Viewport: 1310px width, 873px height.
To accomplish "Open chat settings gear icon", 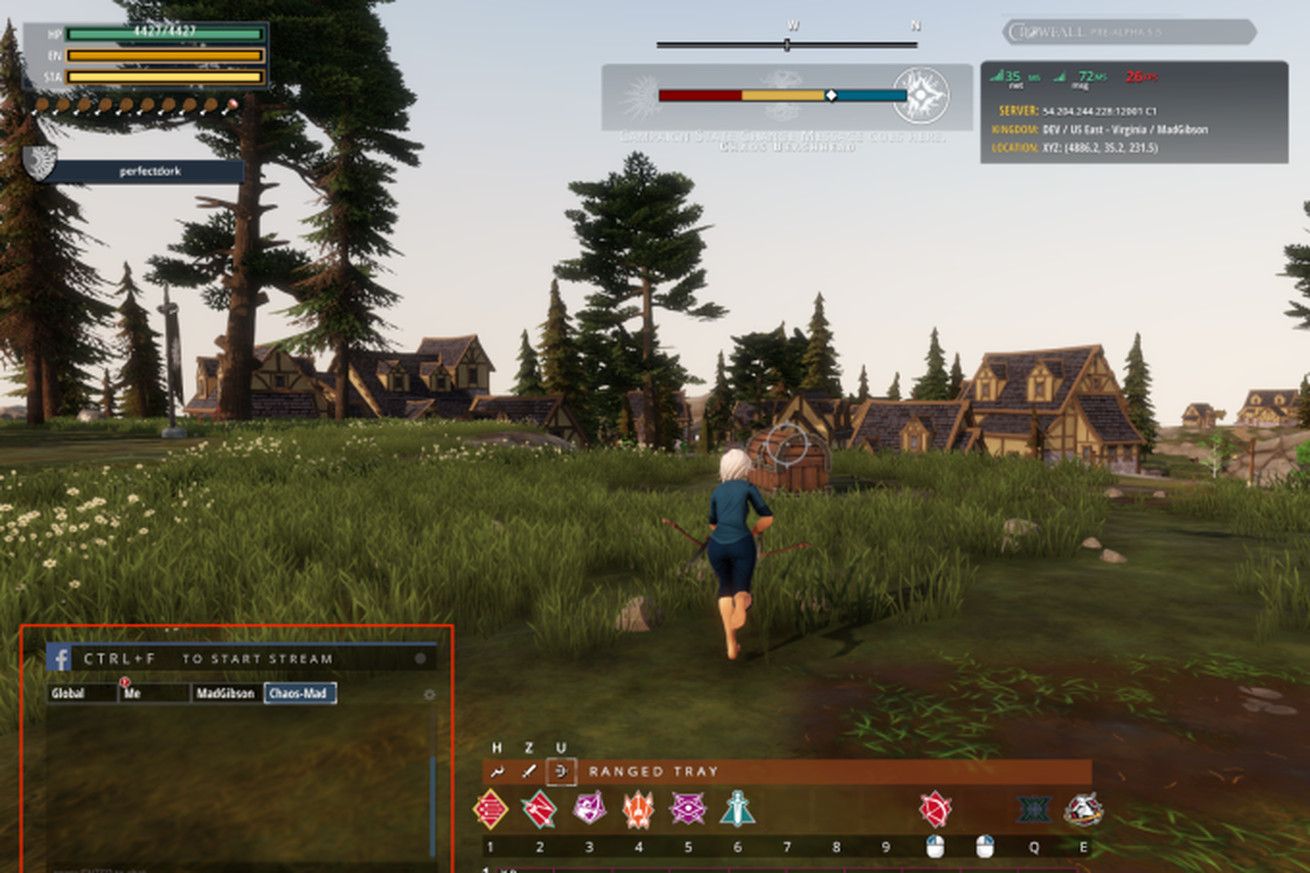I will tap(430, 694).
